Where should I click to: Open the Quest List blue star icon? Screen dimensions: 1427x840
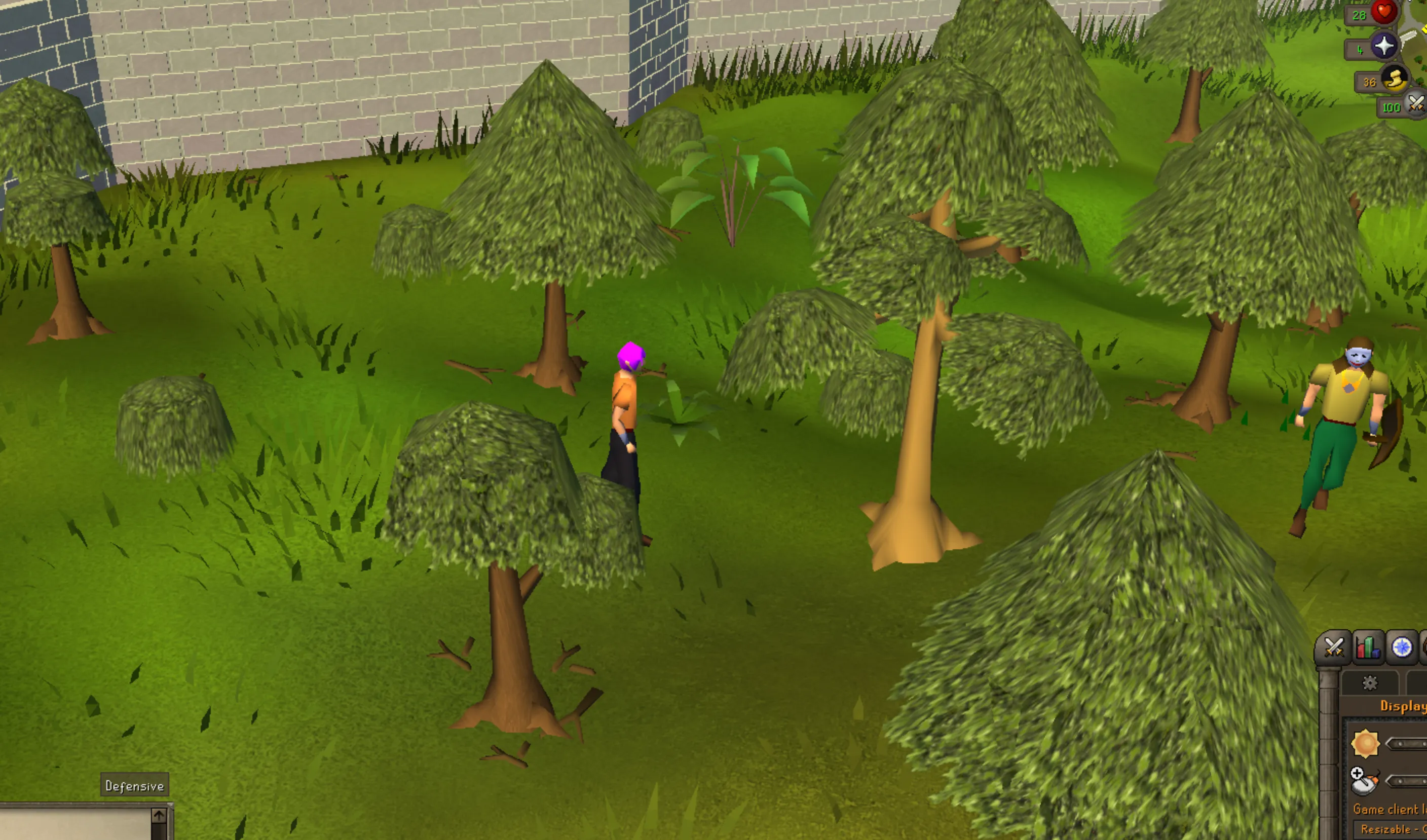tap(1402, 647)
